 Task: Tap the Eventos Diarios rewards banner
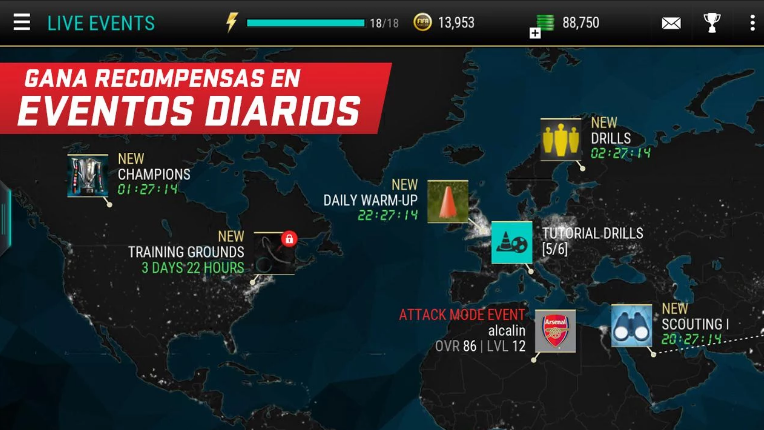190,98
